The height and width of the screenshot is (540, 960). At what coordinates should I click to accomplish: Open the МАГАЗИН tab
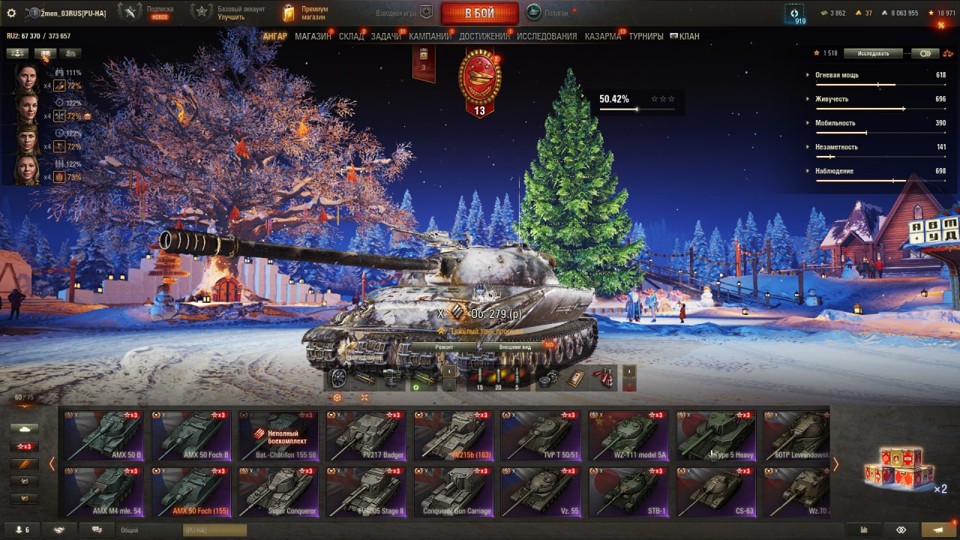[313, 36]
